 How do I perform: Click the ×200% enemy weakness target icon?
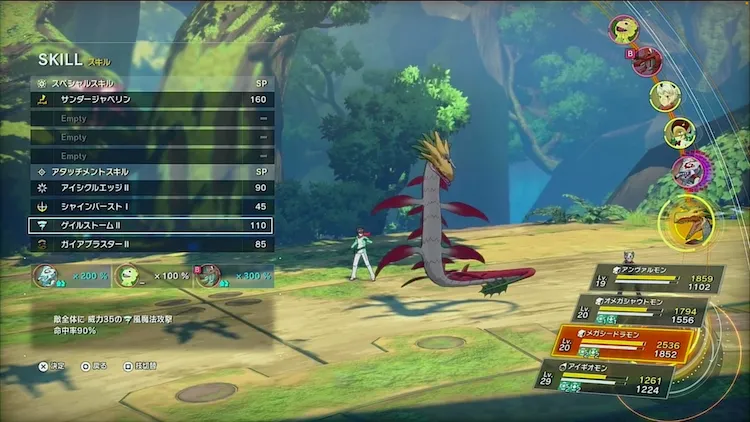[x=44, y=275]
